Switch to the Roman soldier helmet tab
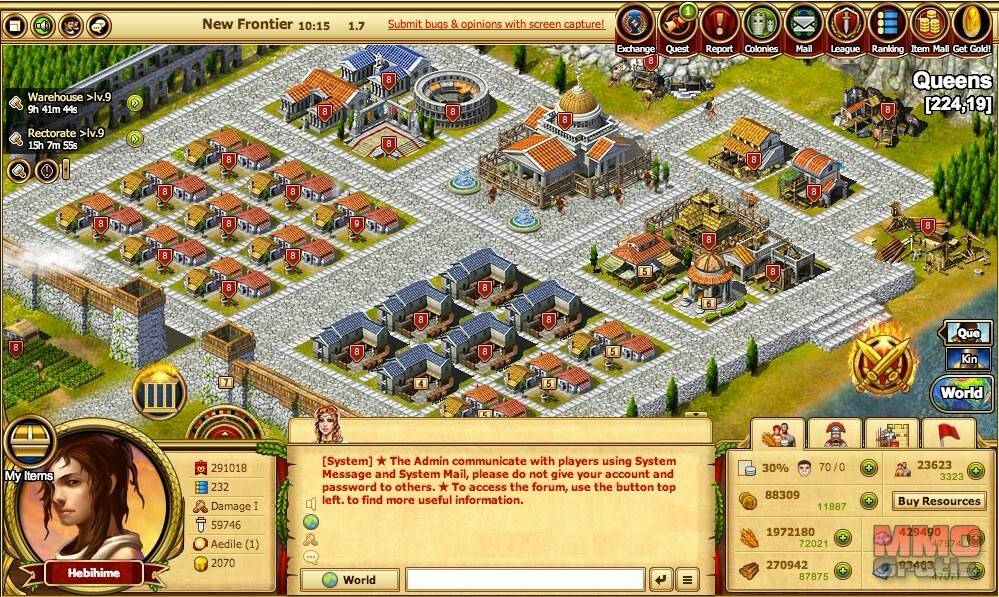 [x=834, y=433]
